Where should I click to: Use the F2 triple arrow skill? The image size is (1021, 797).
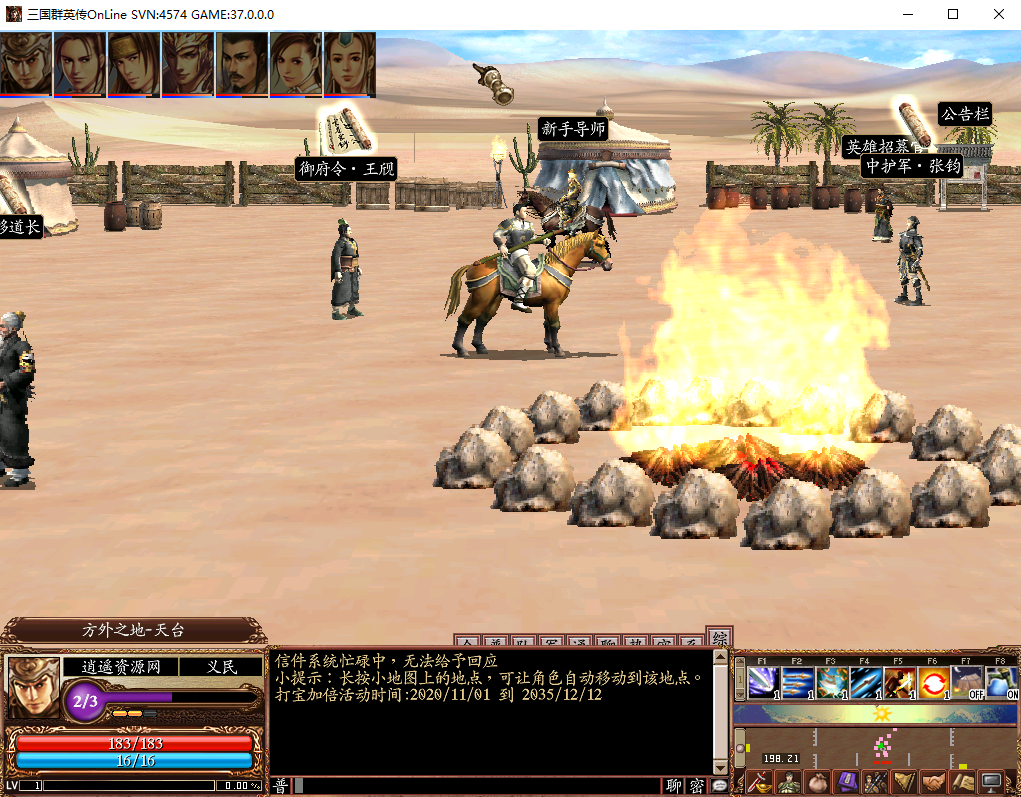pos(798,682)
